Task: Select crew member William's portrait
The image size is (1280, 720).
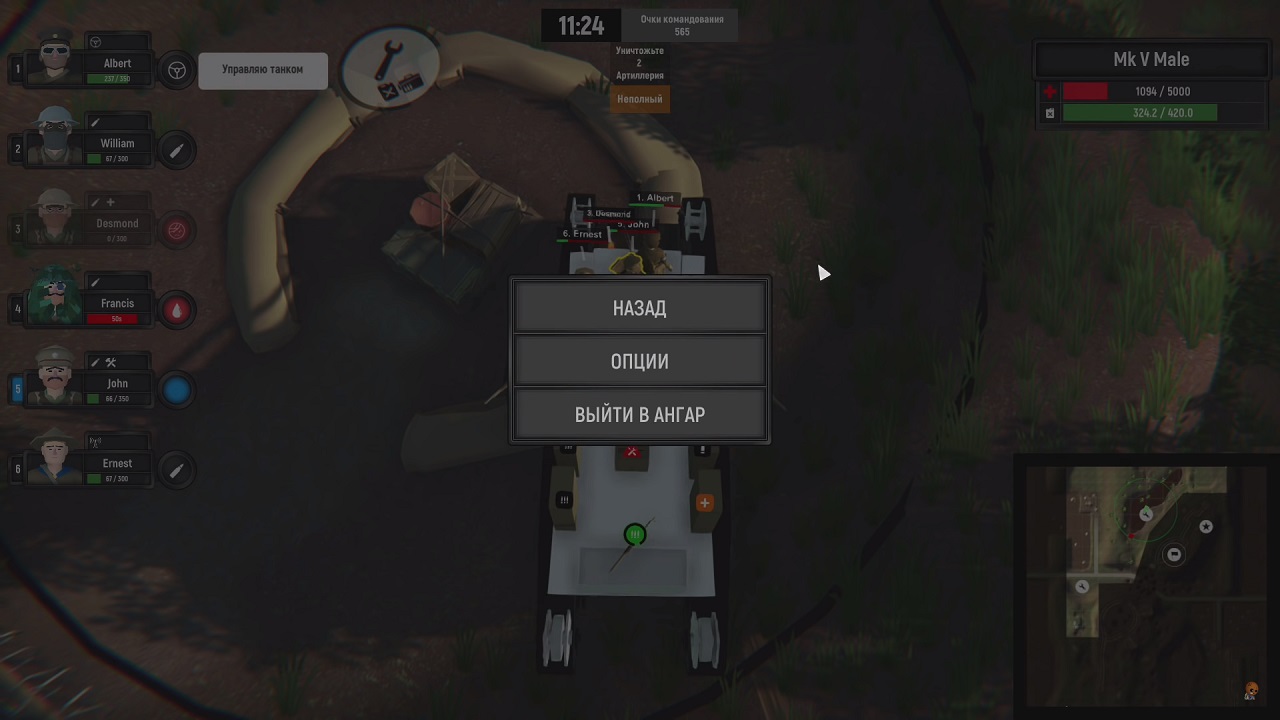Action: (54, 141)
